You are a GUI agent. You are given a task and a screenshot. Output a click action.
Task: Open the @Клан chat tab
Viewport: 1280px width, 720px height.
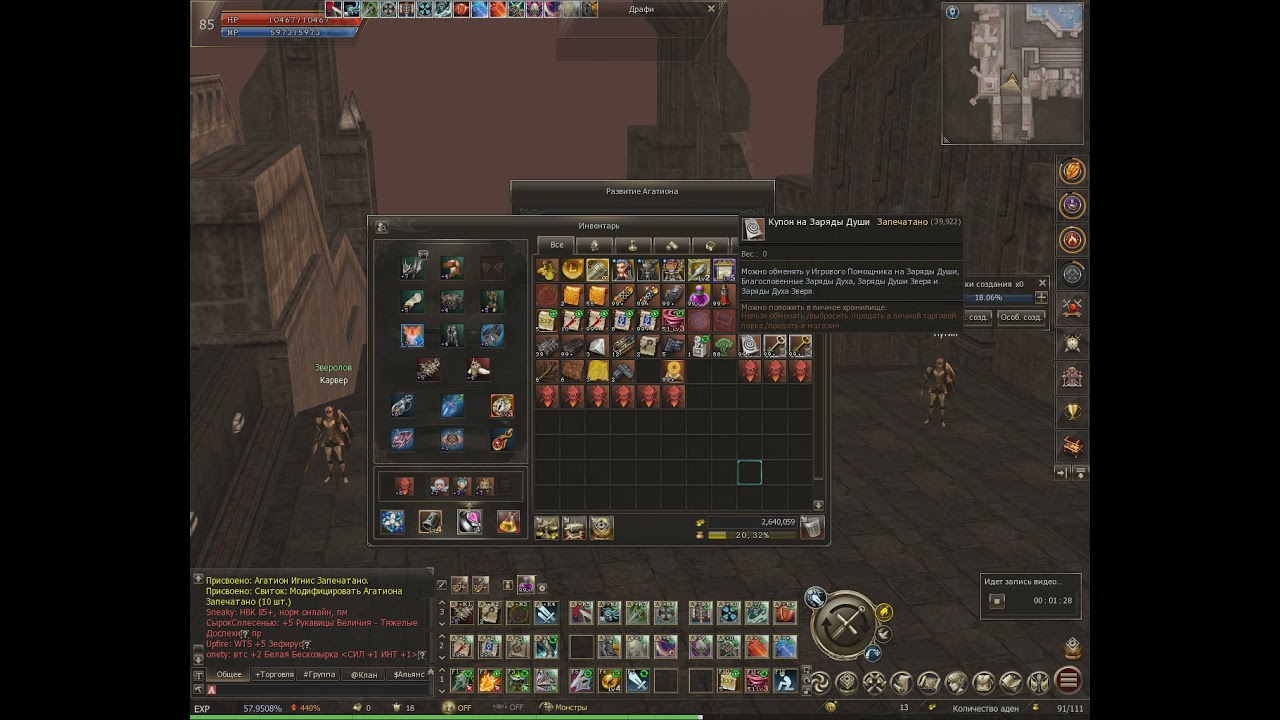coord(364,675)
